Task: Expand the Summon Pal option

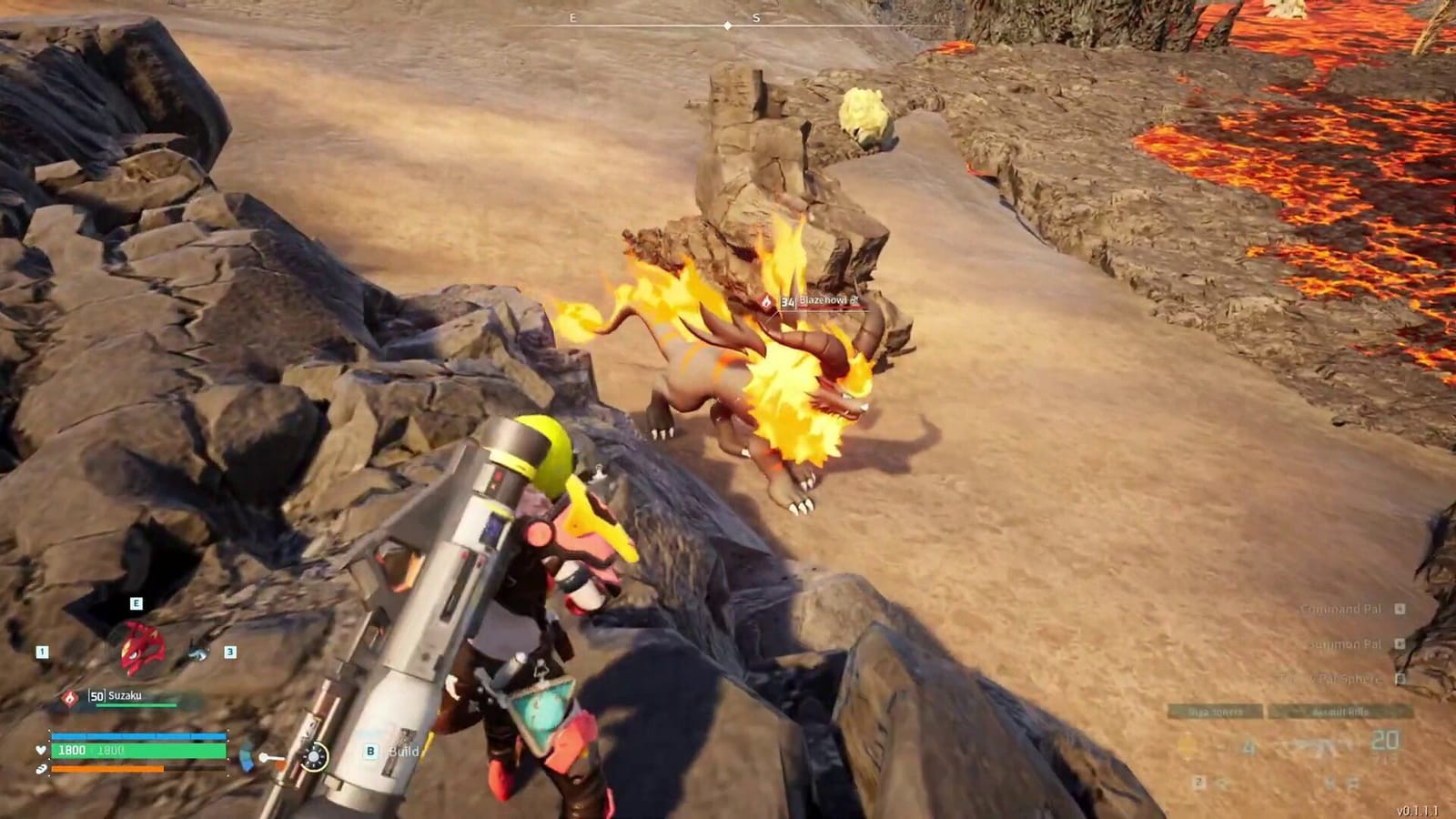Action: (1345, 644)
